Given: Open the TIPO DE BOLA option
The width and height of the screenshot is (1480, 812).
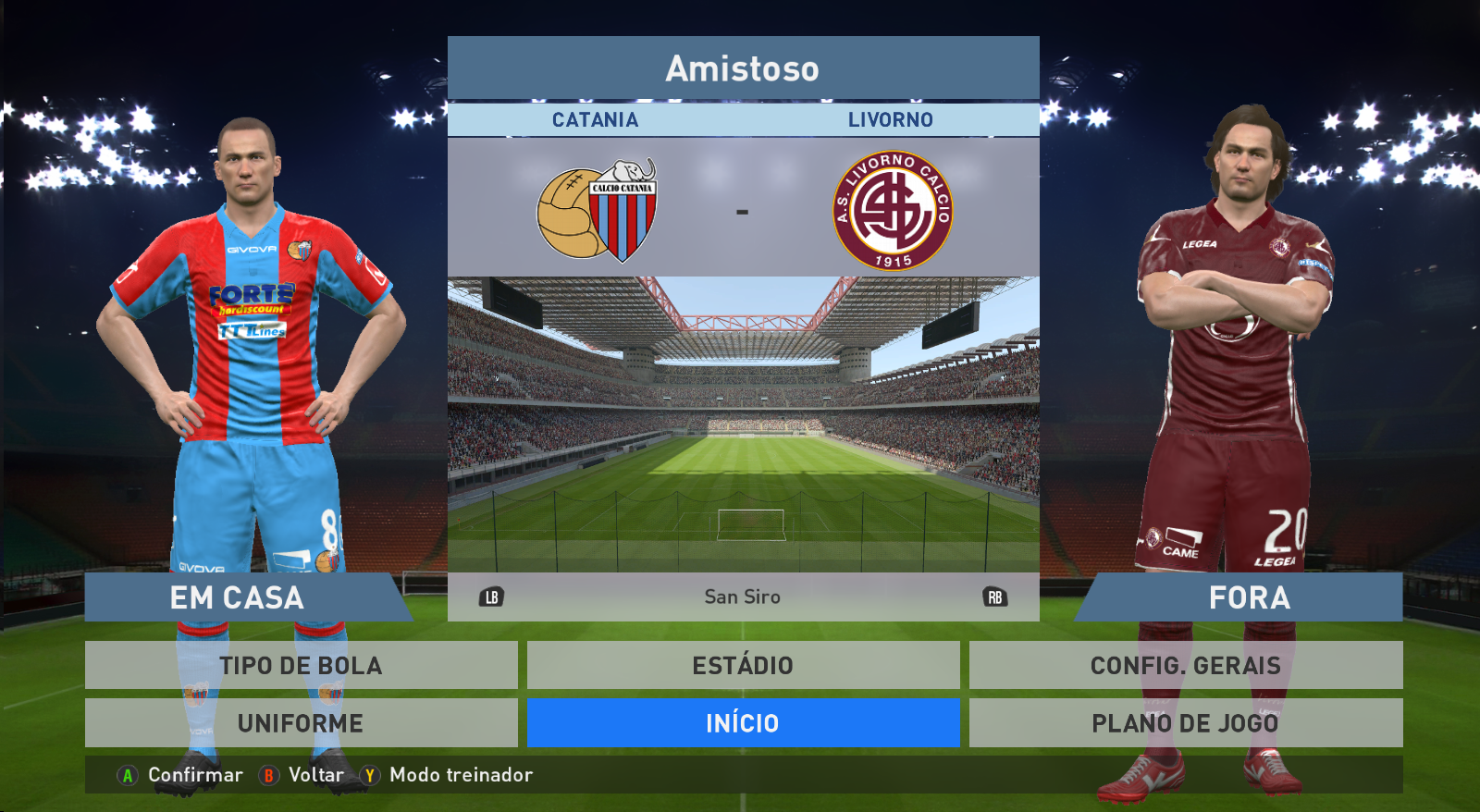Looking at the screenshot, I should coord(301,665).
